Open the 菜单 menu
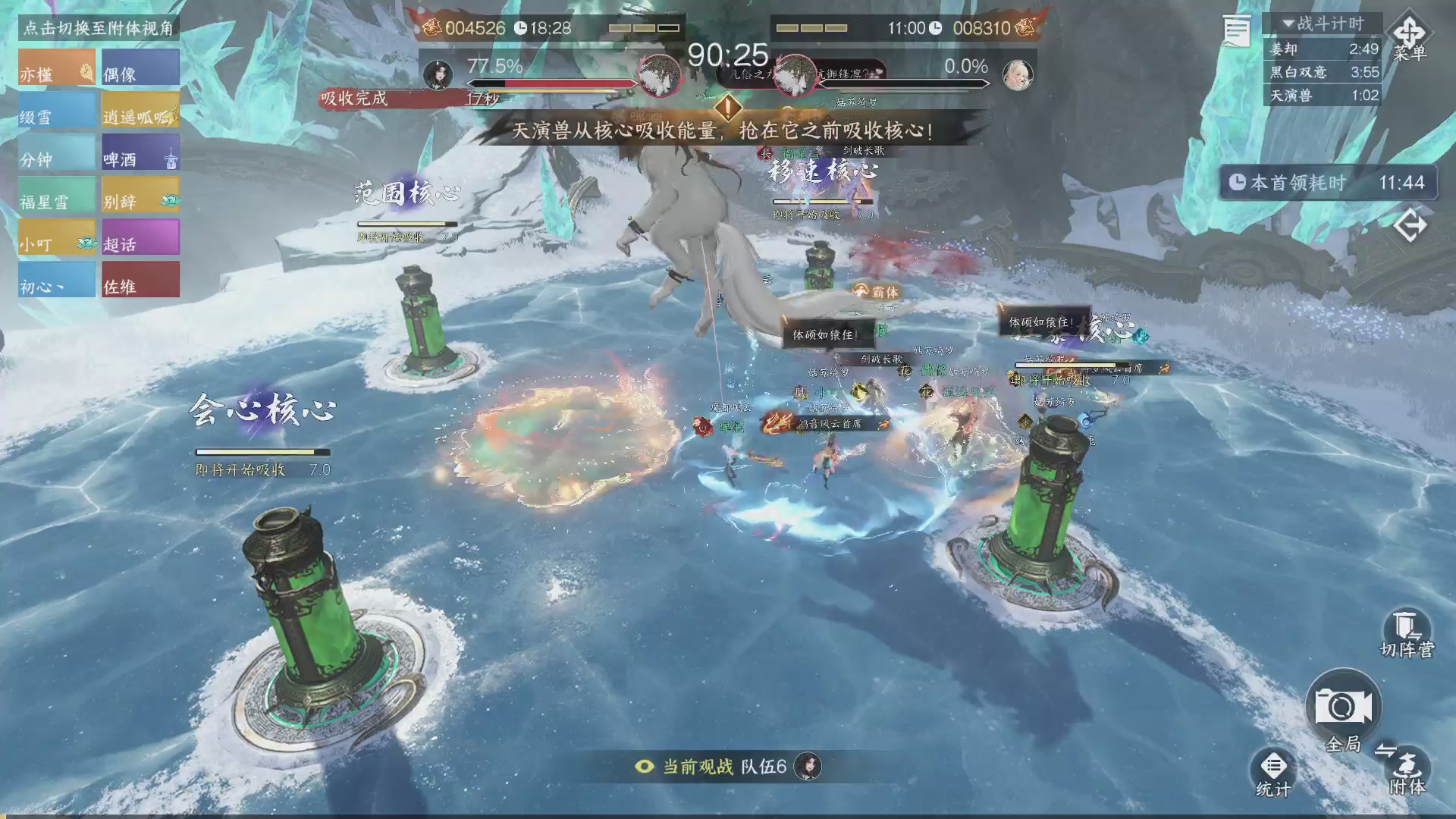Screen dimensions: 1456x819 (1409, 36)
